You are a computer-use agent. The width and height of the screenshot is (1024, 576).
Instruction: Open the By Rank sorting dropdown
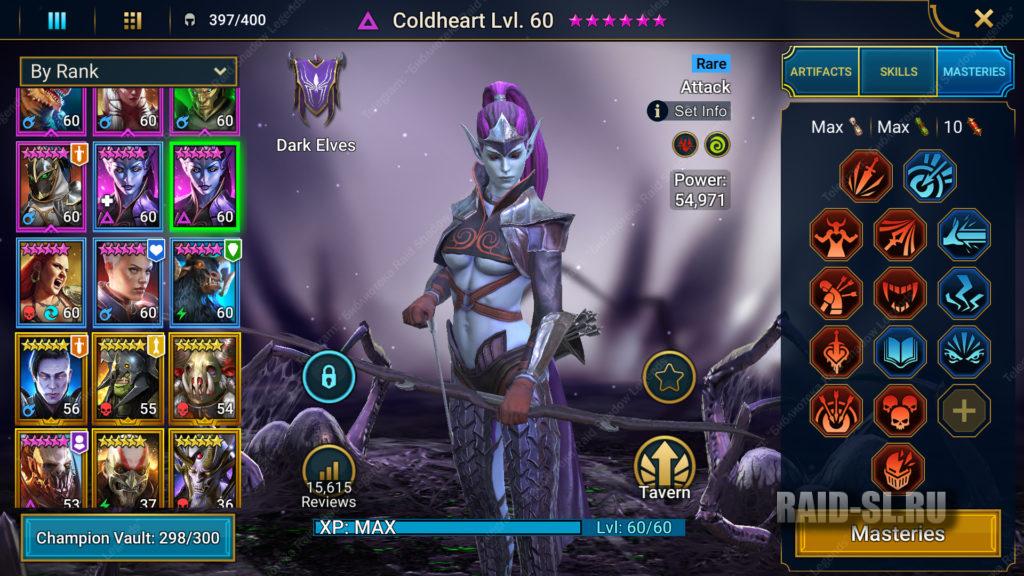coord(128,71)
